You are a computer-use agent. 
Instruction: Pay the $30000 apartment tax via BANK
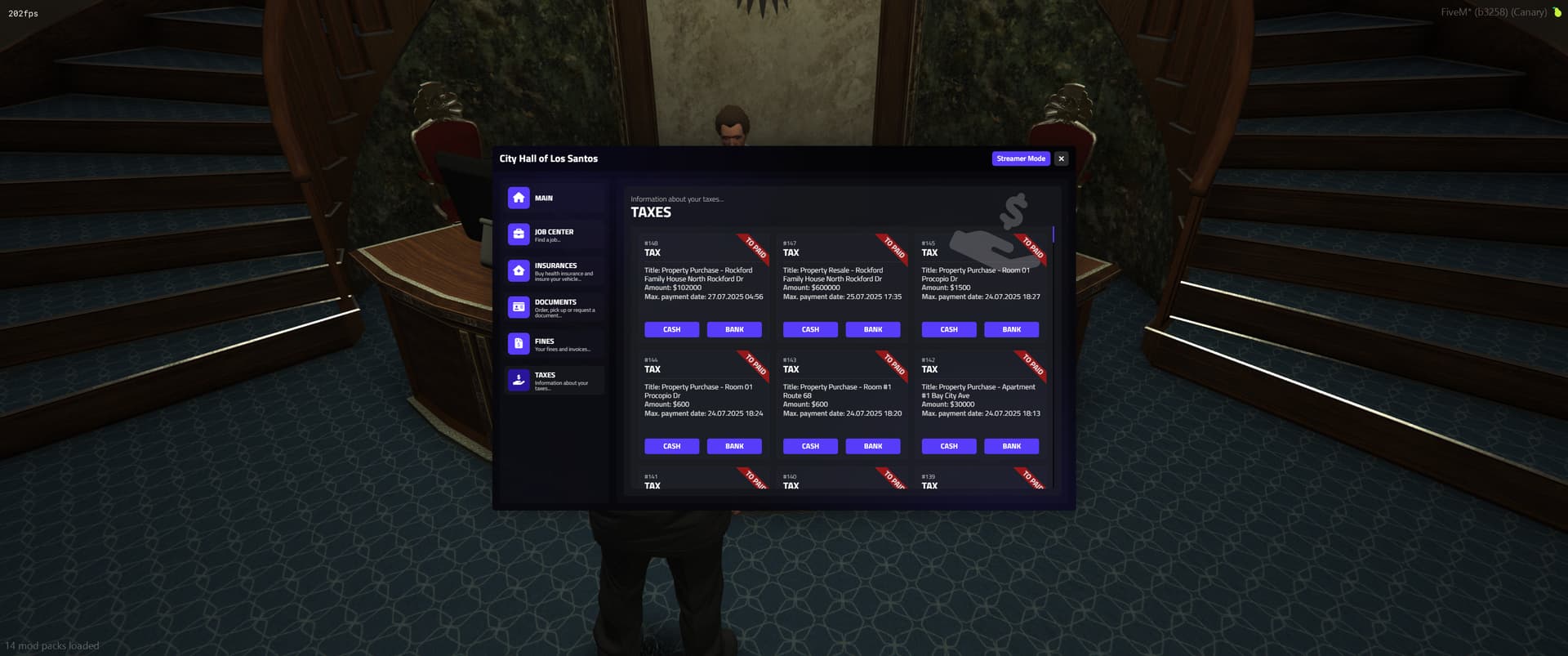[1011, 446]
